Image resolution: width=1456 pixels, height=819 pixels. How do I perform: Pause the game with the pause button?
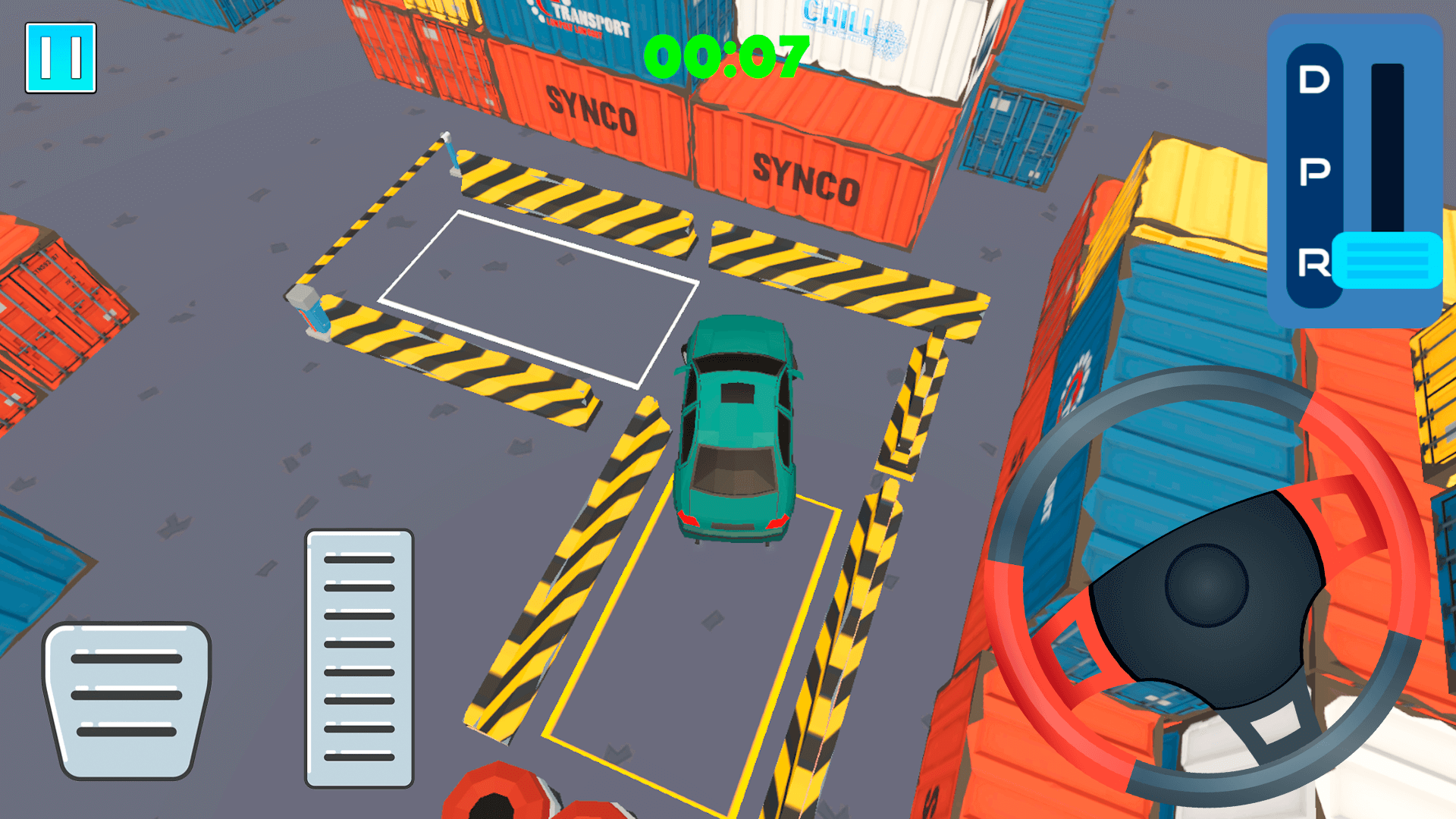61,58
